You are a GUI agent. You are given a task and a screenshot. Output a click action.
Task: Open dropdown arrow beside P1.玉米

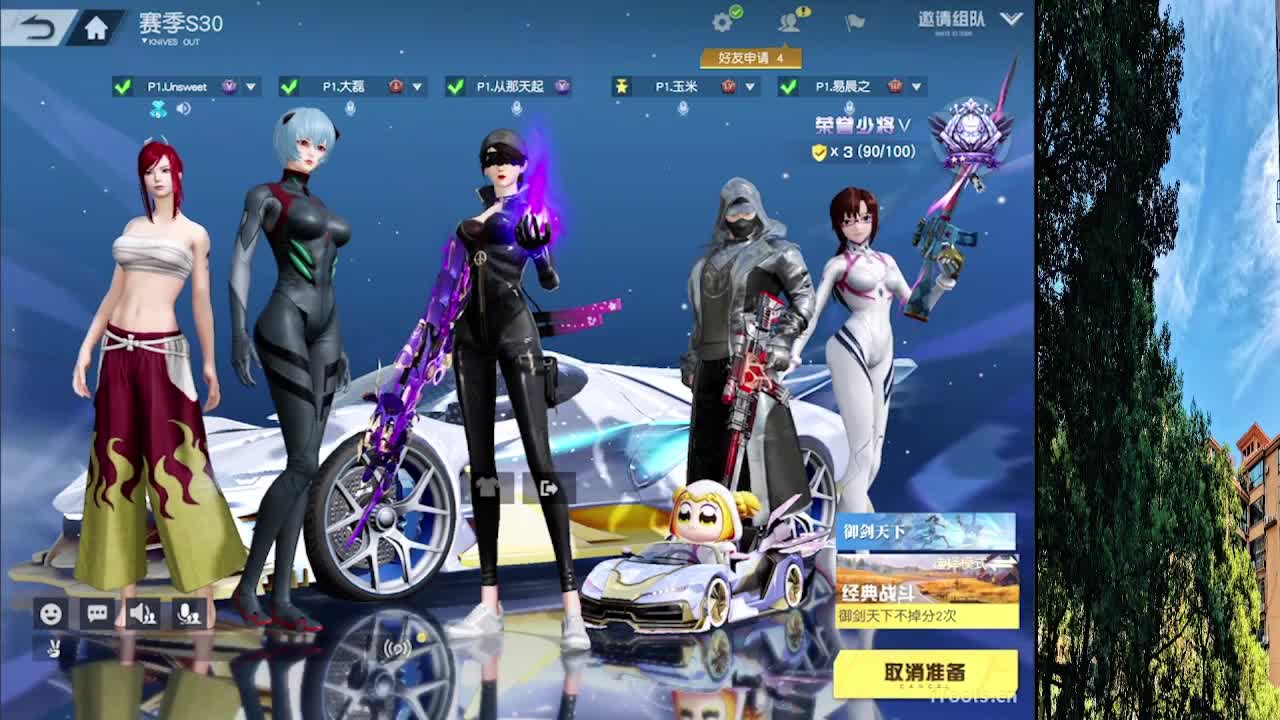point(751,87)
